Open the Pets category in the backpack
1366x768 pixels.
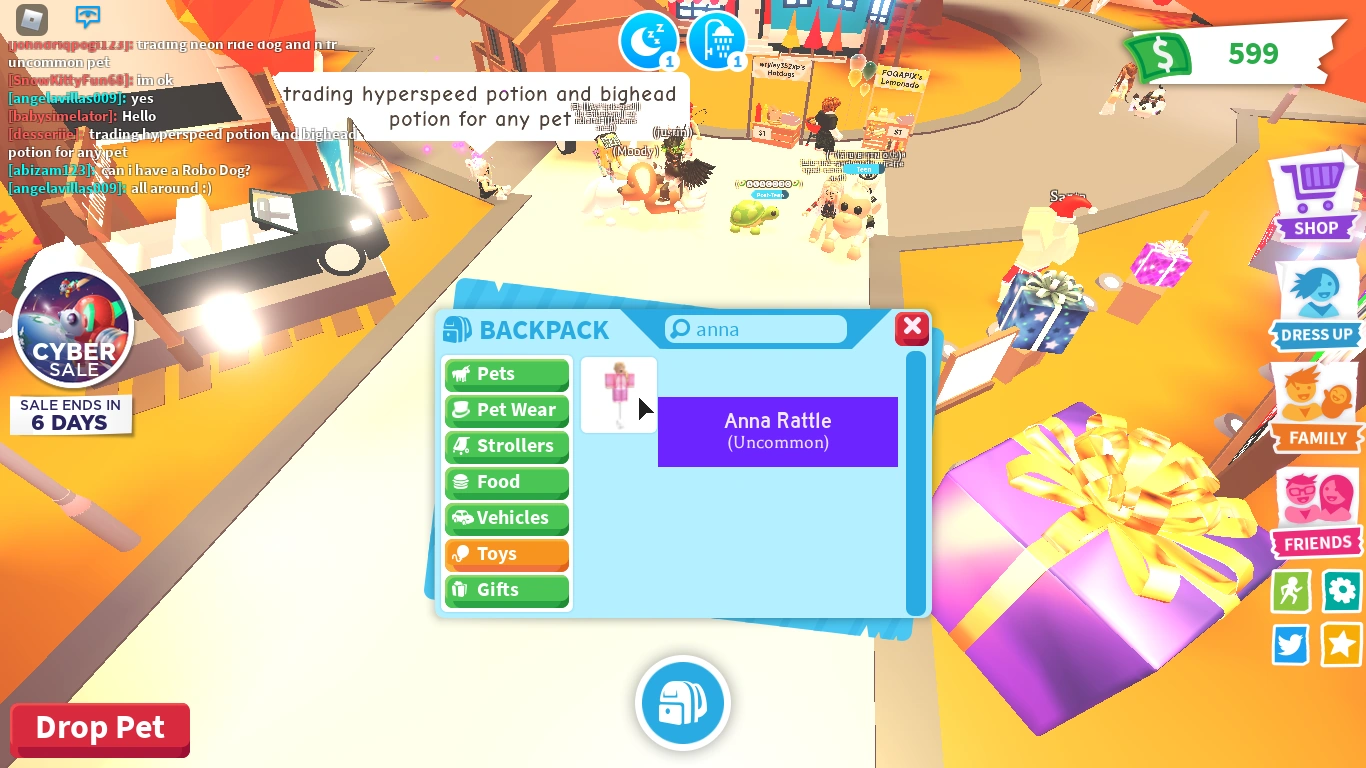click(506, 374)
